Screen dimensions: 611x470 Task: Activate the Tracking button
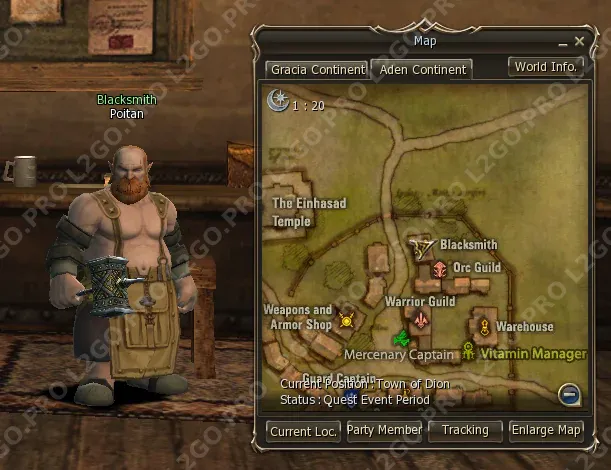[x=465, y=431]
